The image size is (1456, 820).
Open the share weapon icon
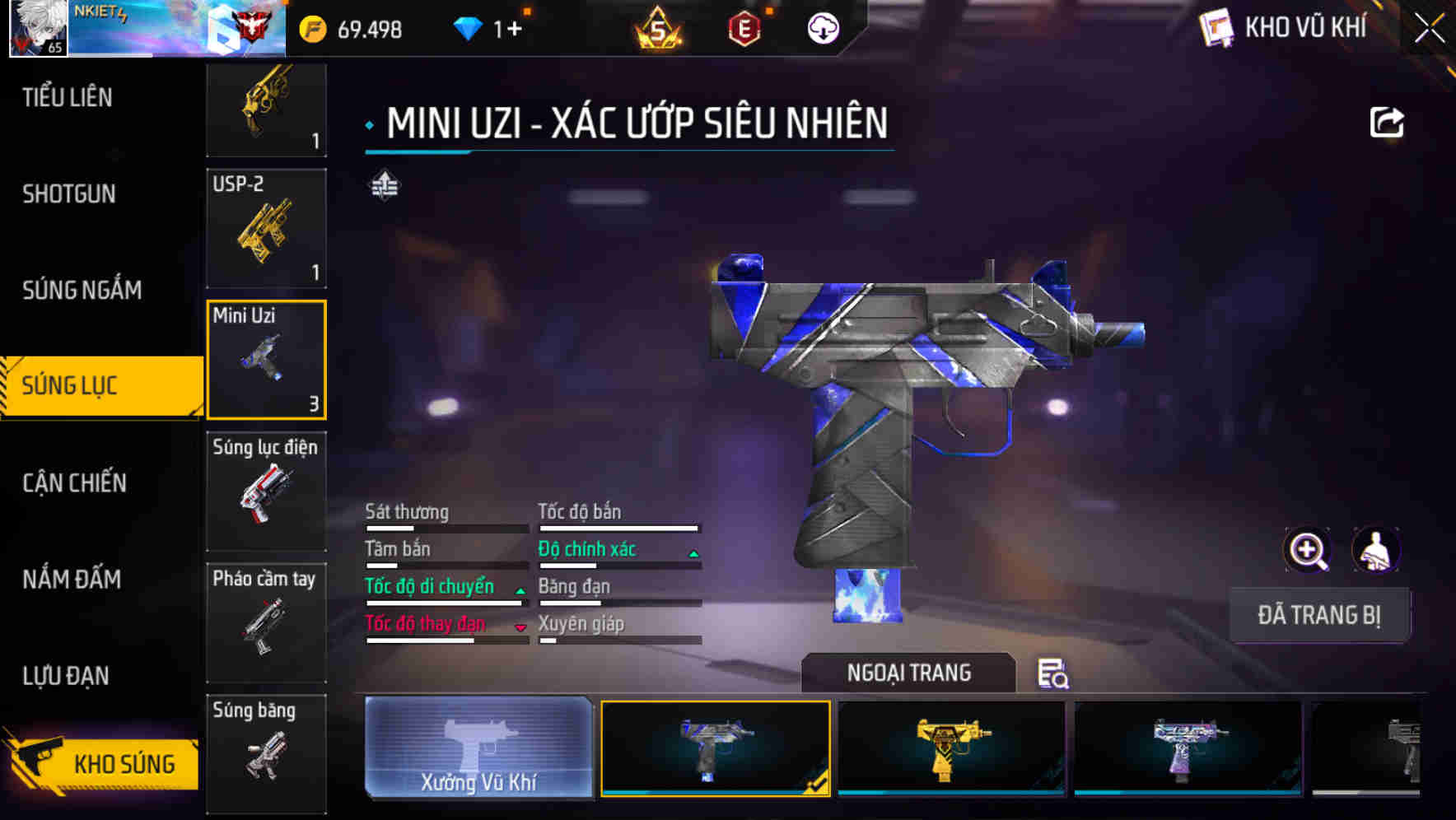[x=1388, y=122]
